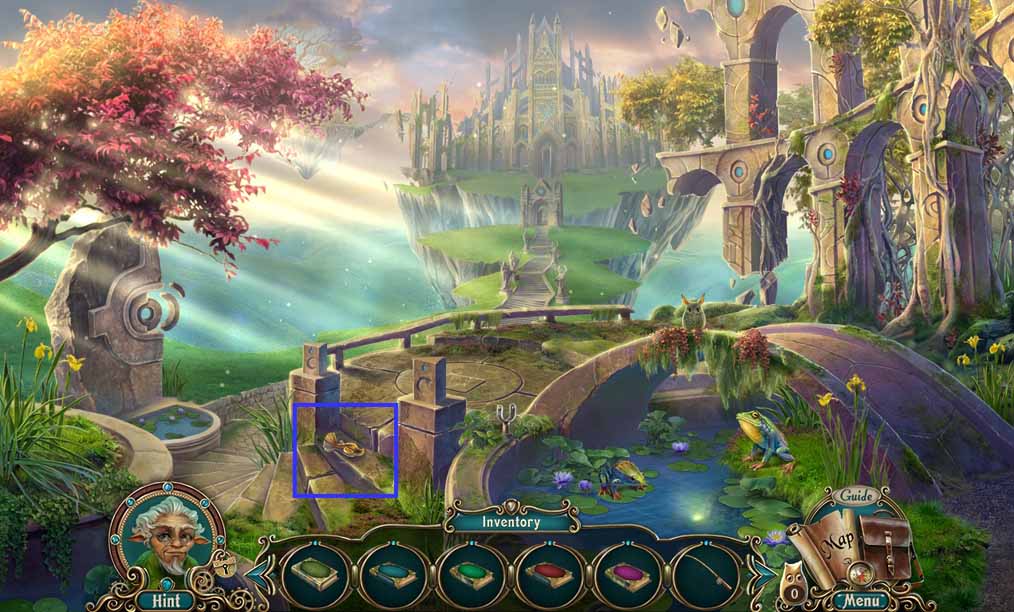Viewport: 1014px width, 612px height.
Task: Open the leather satchel journal
Action: (885, 546)
